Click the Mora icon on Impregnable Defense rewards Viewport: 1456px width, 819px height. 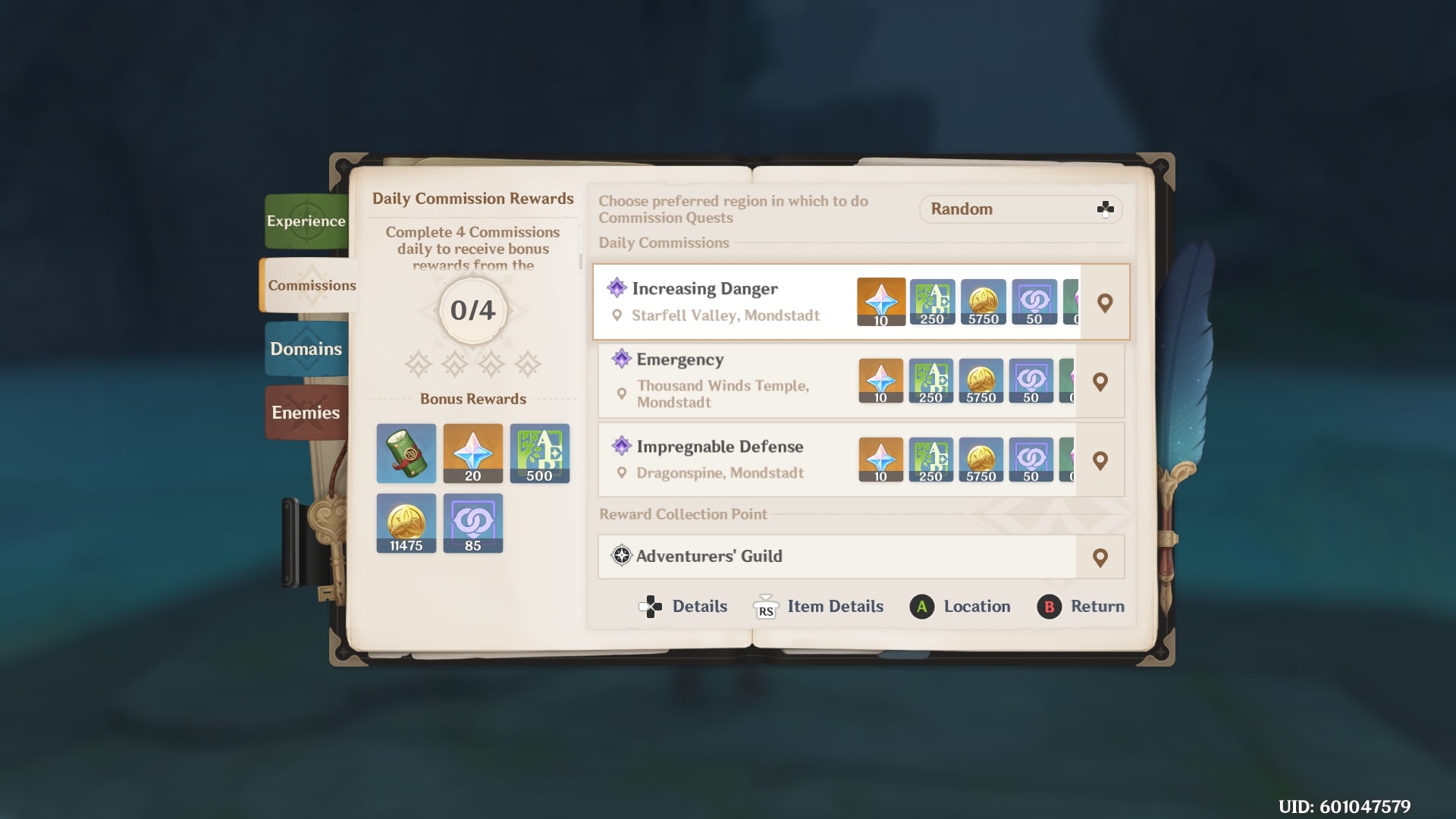[x=982, y=460]
